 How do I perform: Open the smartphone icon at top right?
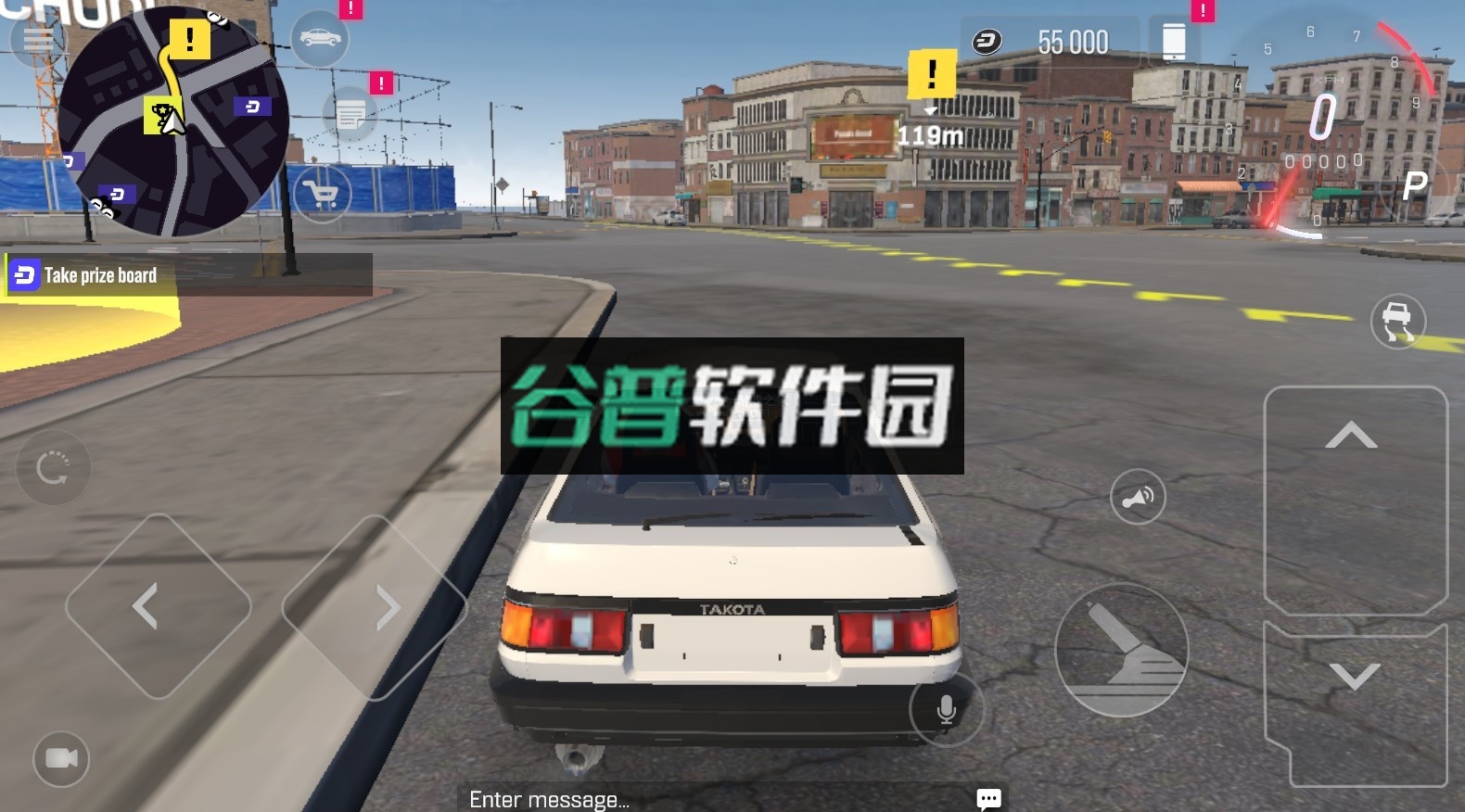[1176, 42]
